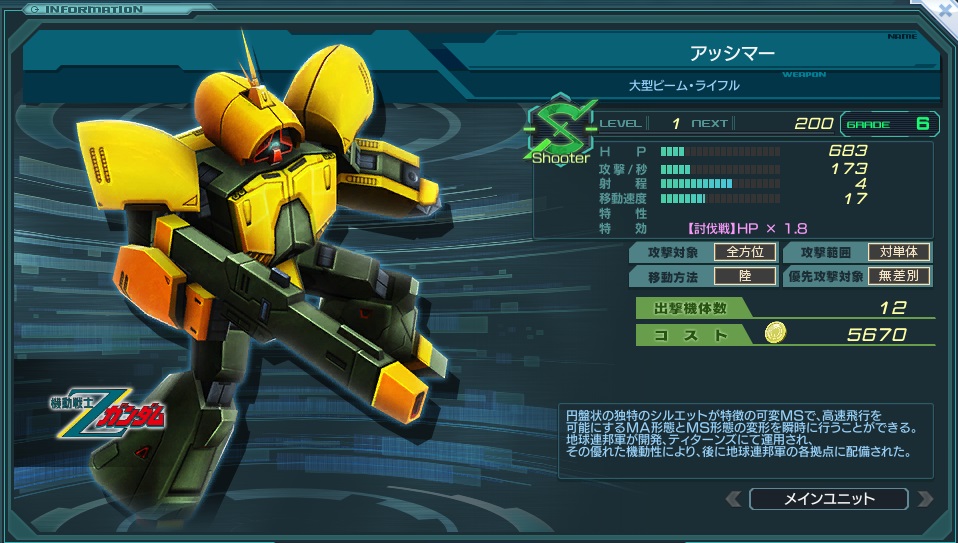Close the unit information window
This screenshot has height=543, width=958.
pos(945,12)
